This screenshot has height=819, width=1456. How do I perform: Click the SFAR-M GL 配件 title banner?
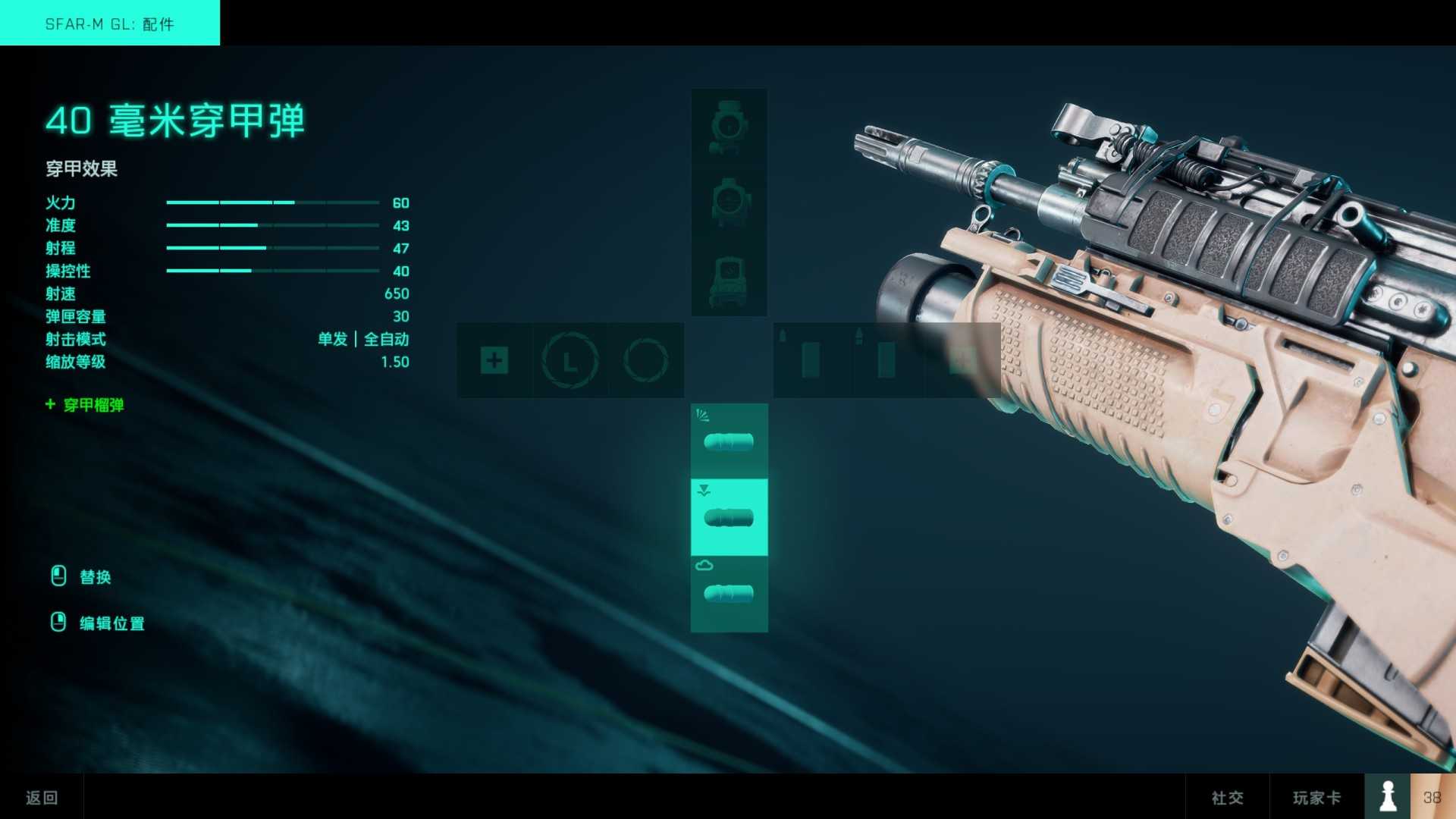click(x=110, y=24)
